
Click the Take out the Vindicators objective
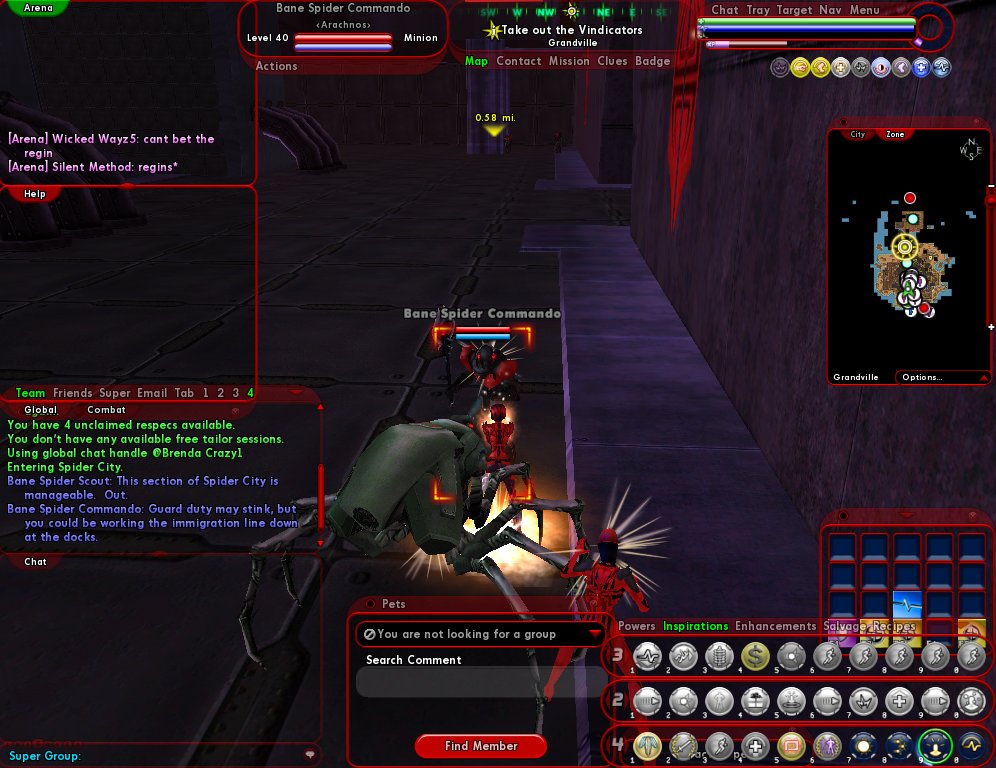click(572, 30)
